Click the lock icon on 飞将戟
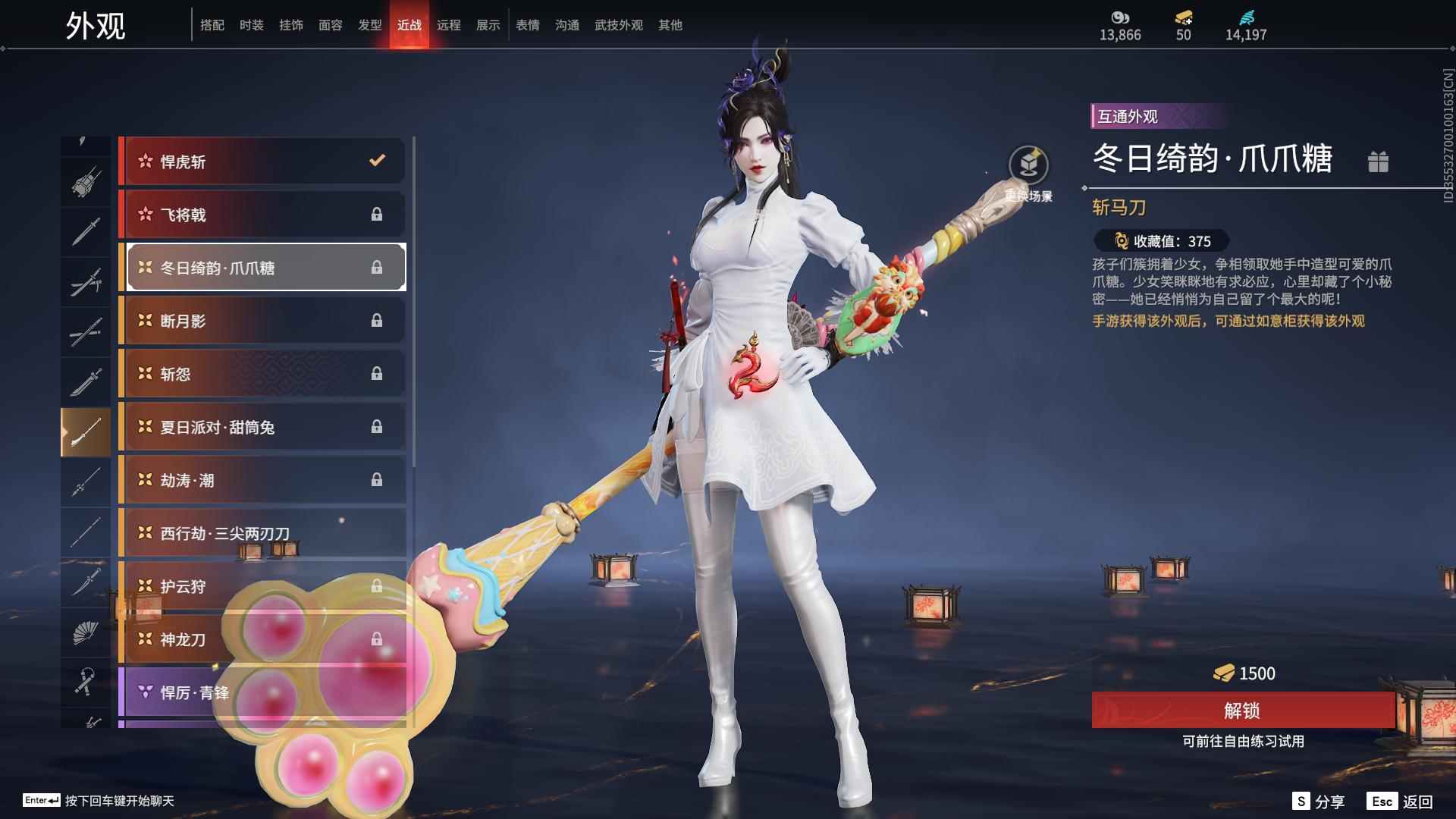1456x819 pixels. [377, 215]
